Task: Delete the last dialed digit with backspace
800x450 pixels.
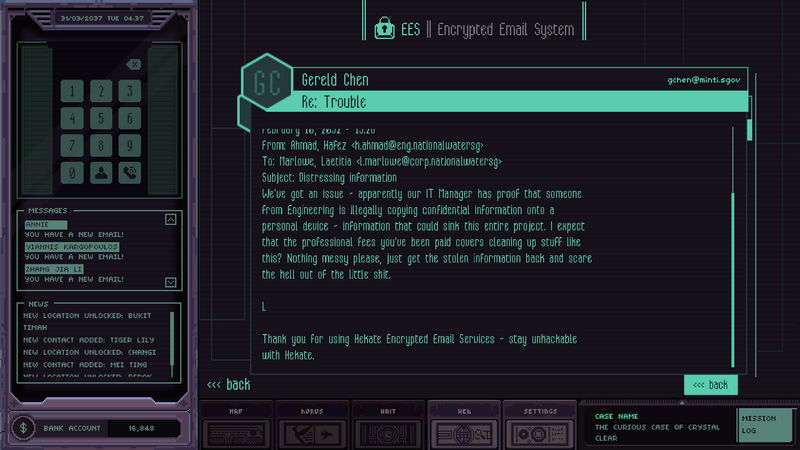Action: (134, 65)
